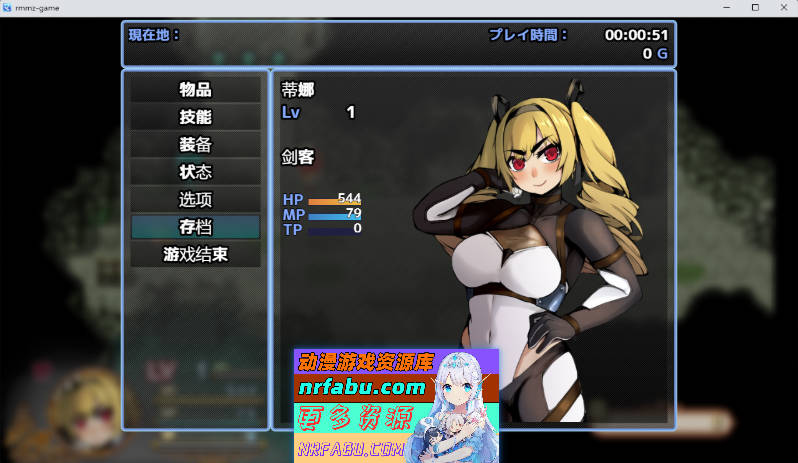Select party member 蒂娜

[299, 90]
